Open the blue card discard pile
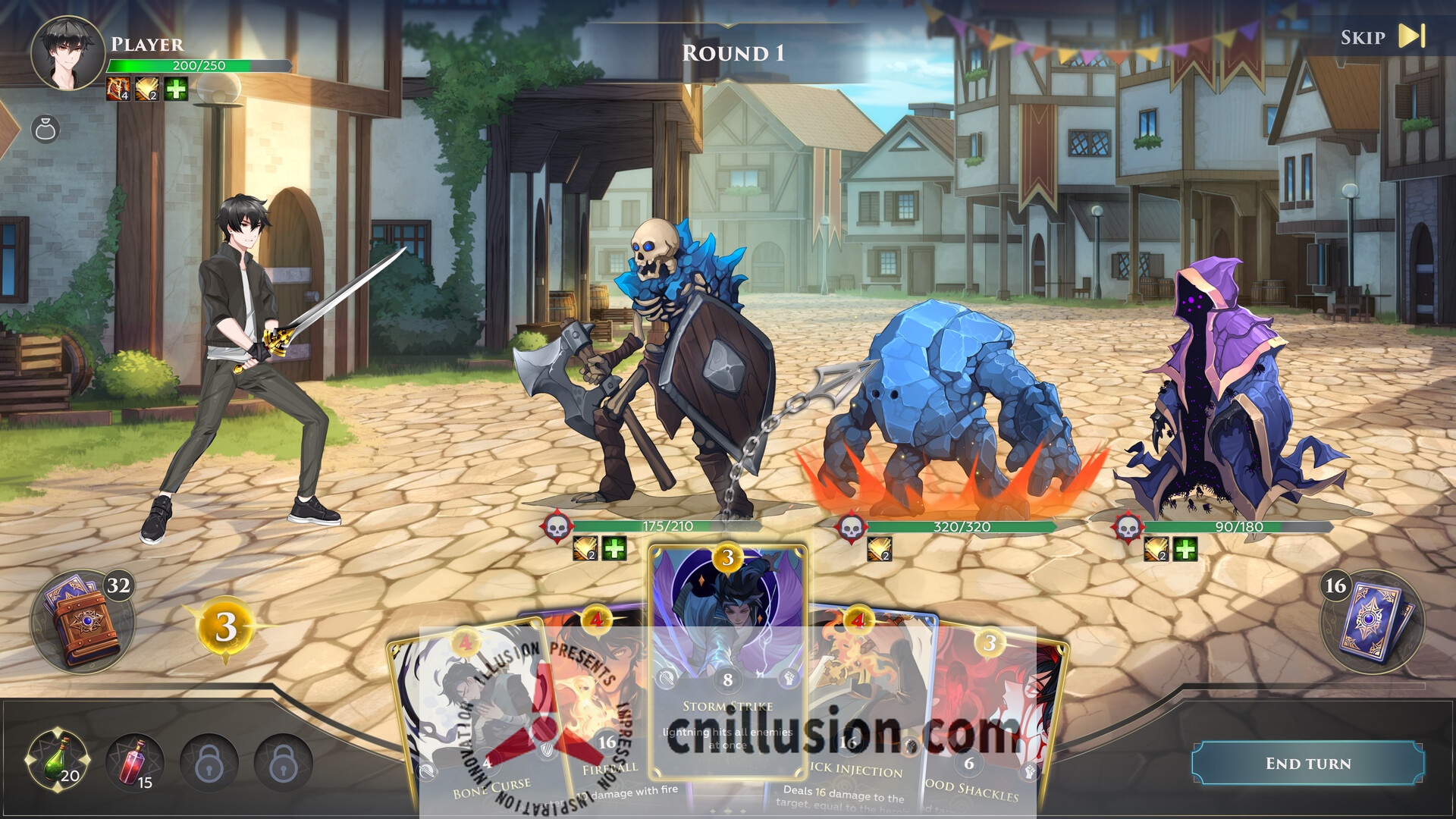The height and width of the screenshot is (819, 1456). click(x=1373, y=620)
